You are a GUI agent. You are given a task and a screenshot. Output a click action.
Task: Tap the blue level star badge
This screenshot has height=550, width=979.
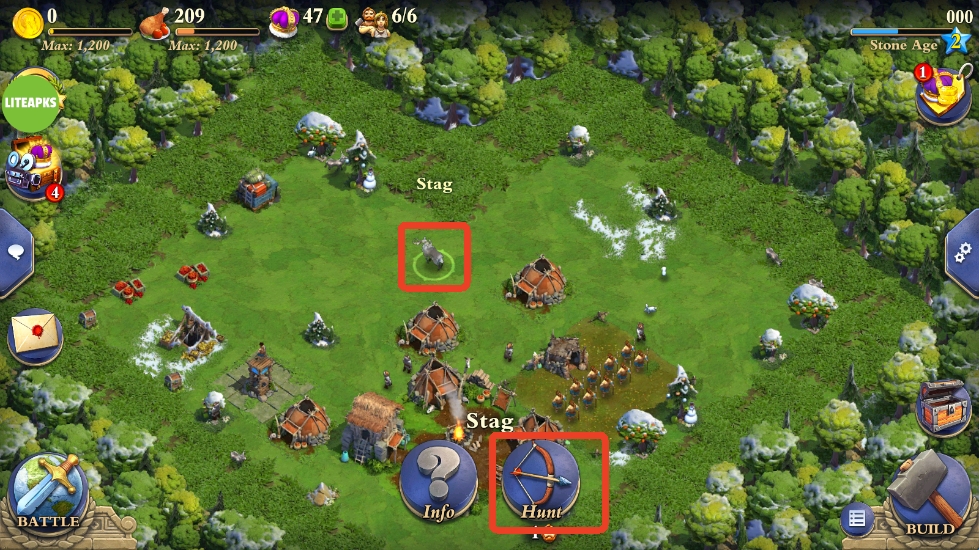(958, 43)
